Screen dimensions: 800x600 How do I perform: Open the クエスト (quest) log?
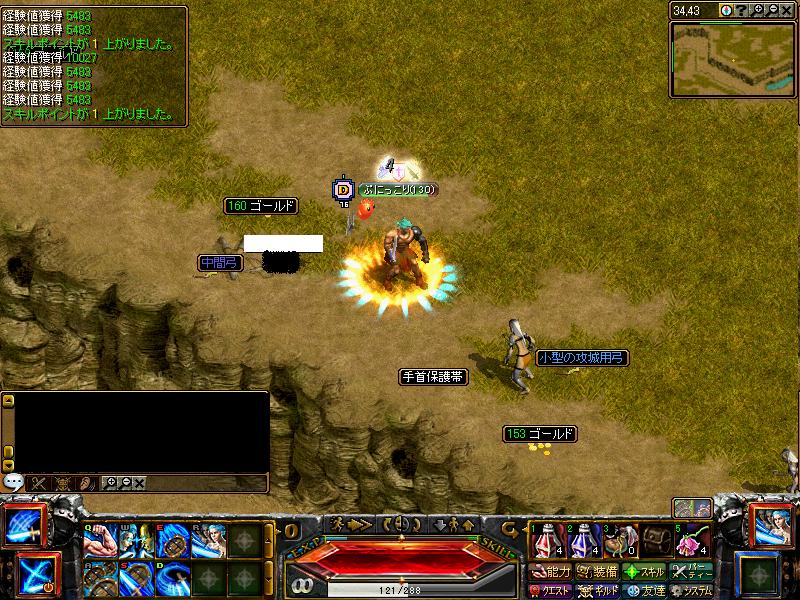click(549, 591)
